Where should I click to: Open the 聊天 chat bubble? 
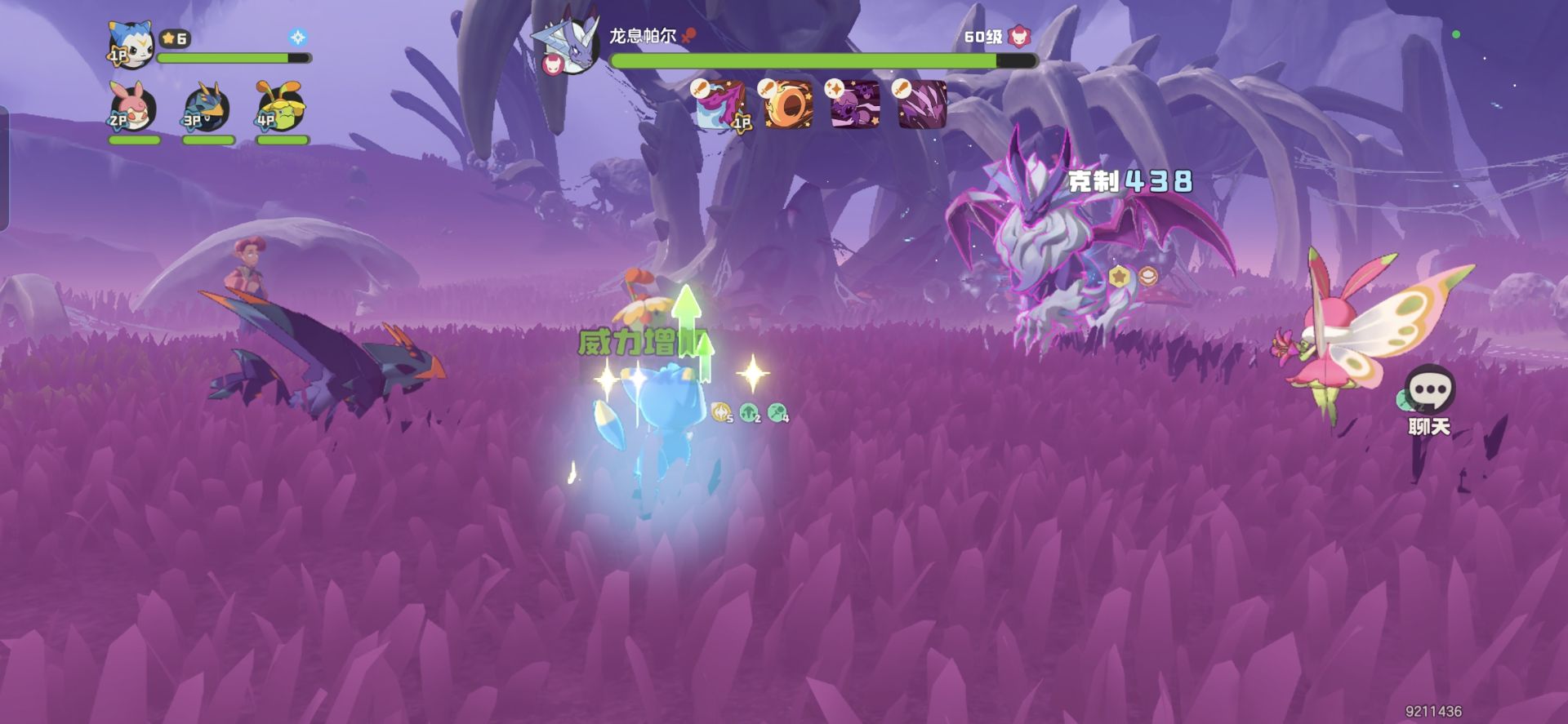(x=1430, y=390)
